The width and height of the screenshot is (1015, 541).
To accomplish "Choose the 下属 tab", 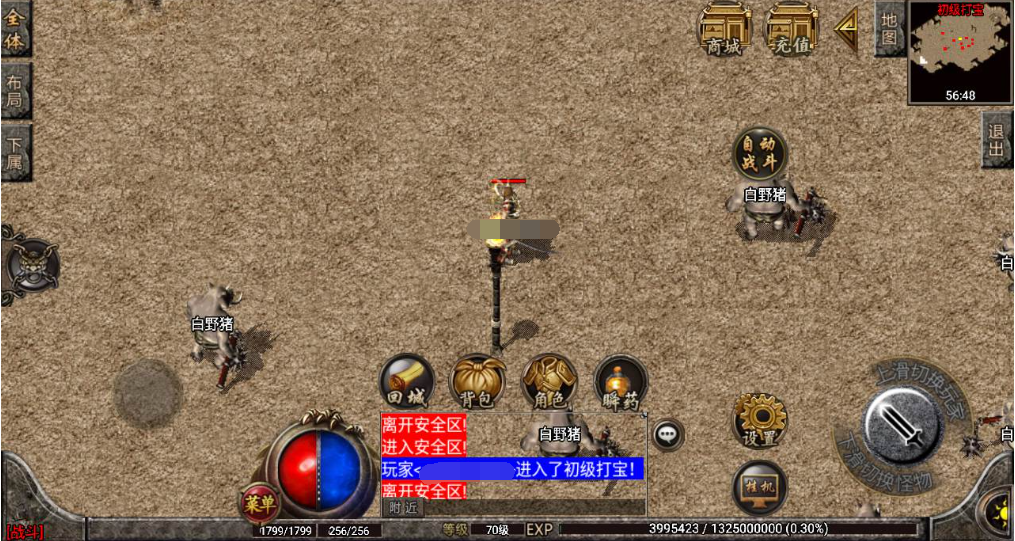I will point(15,152).
